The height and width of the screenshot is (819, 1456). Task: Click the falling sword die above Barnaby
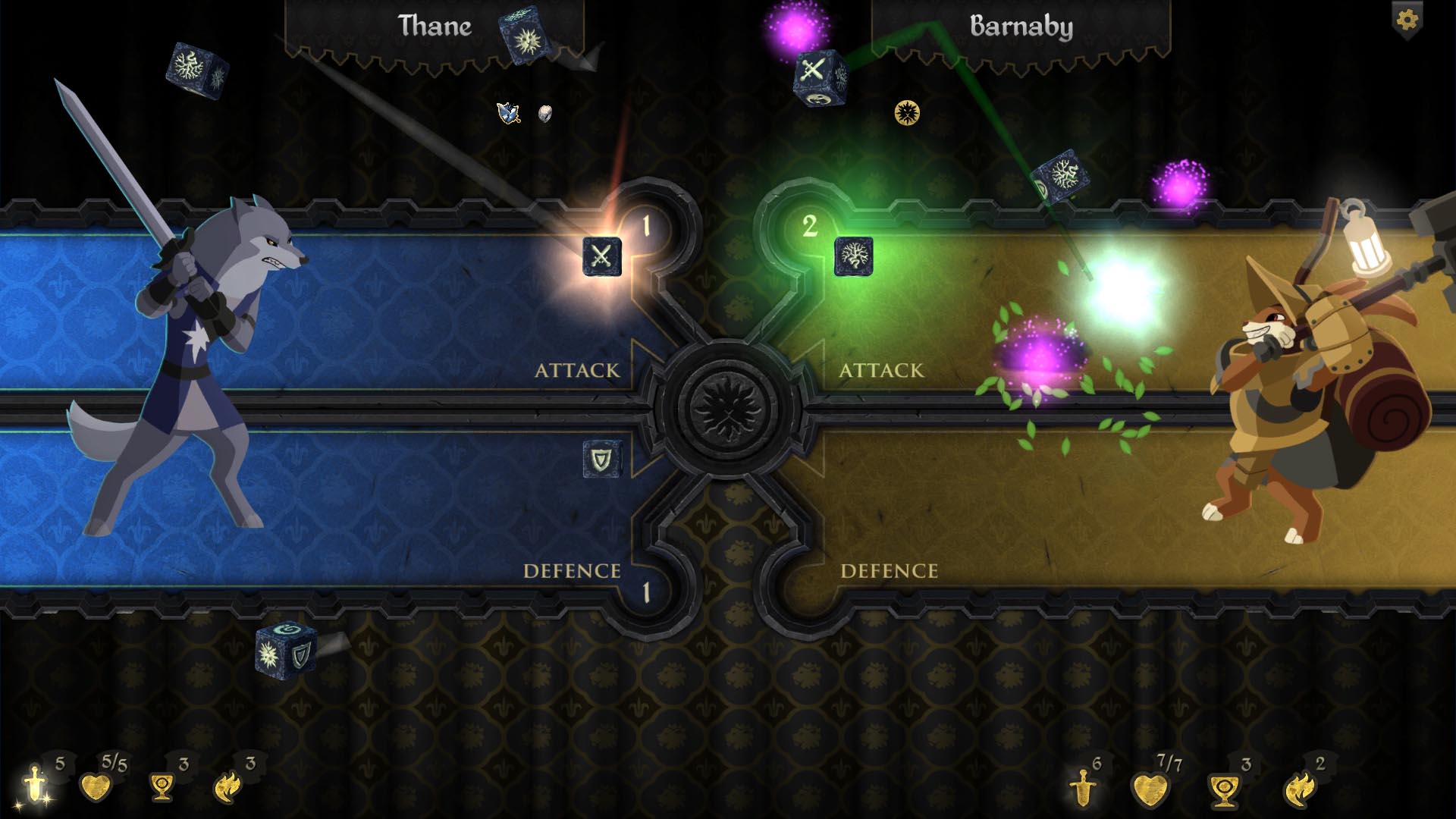[821, 76]
